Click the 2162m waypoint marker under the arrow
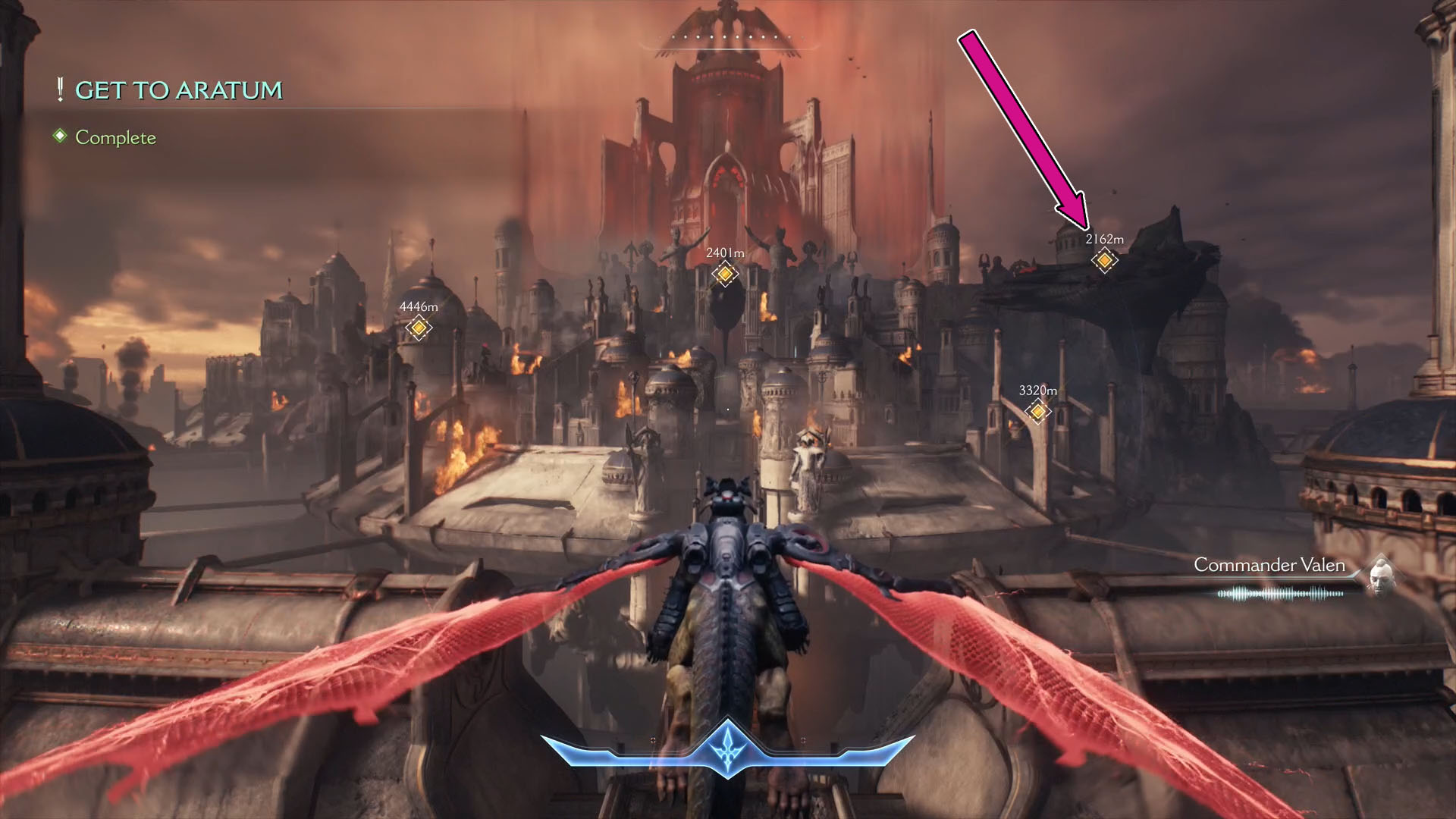Image resolution: width=1456 pixels, height=819 pixels. [1104, 260]
